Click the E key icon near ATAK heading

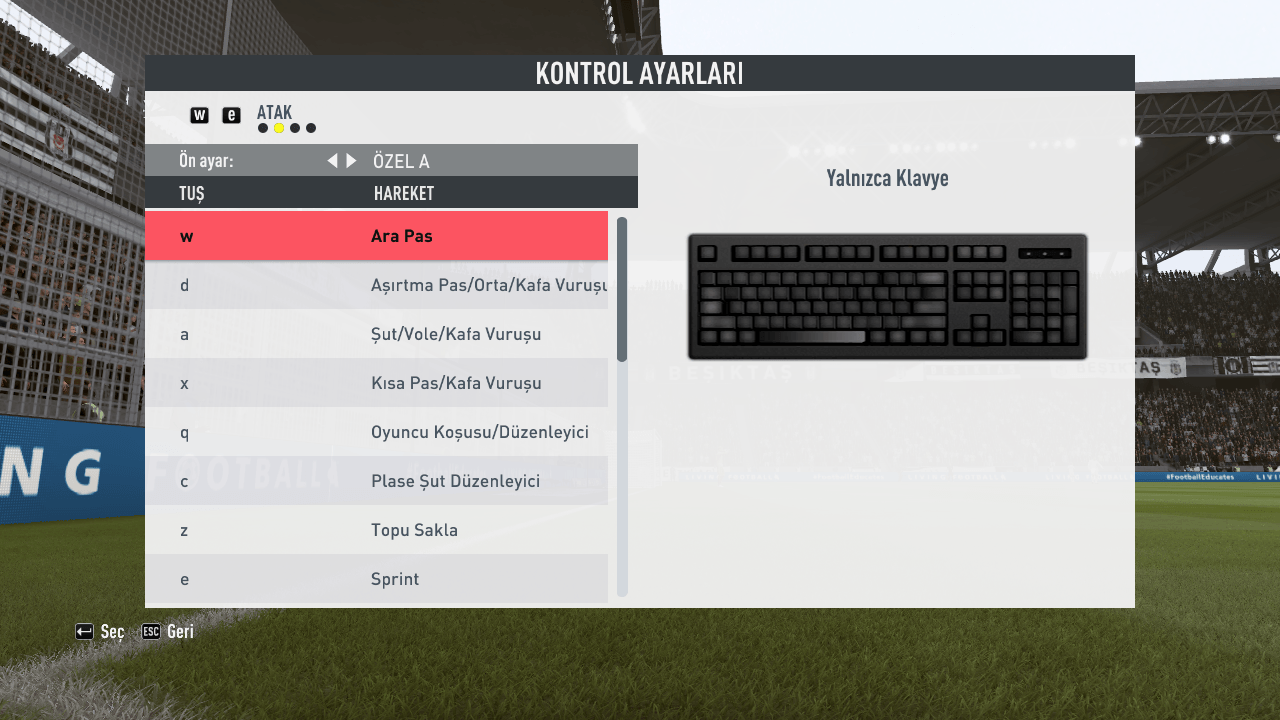pos(231,115)
